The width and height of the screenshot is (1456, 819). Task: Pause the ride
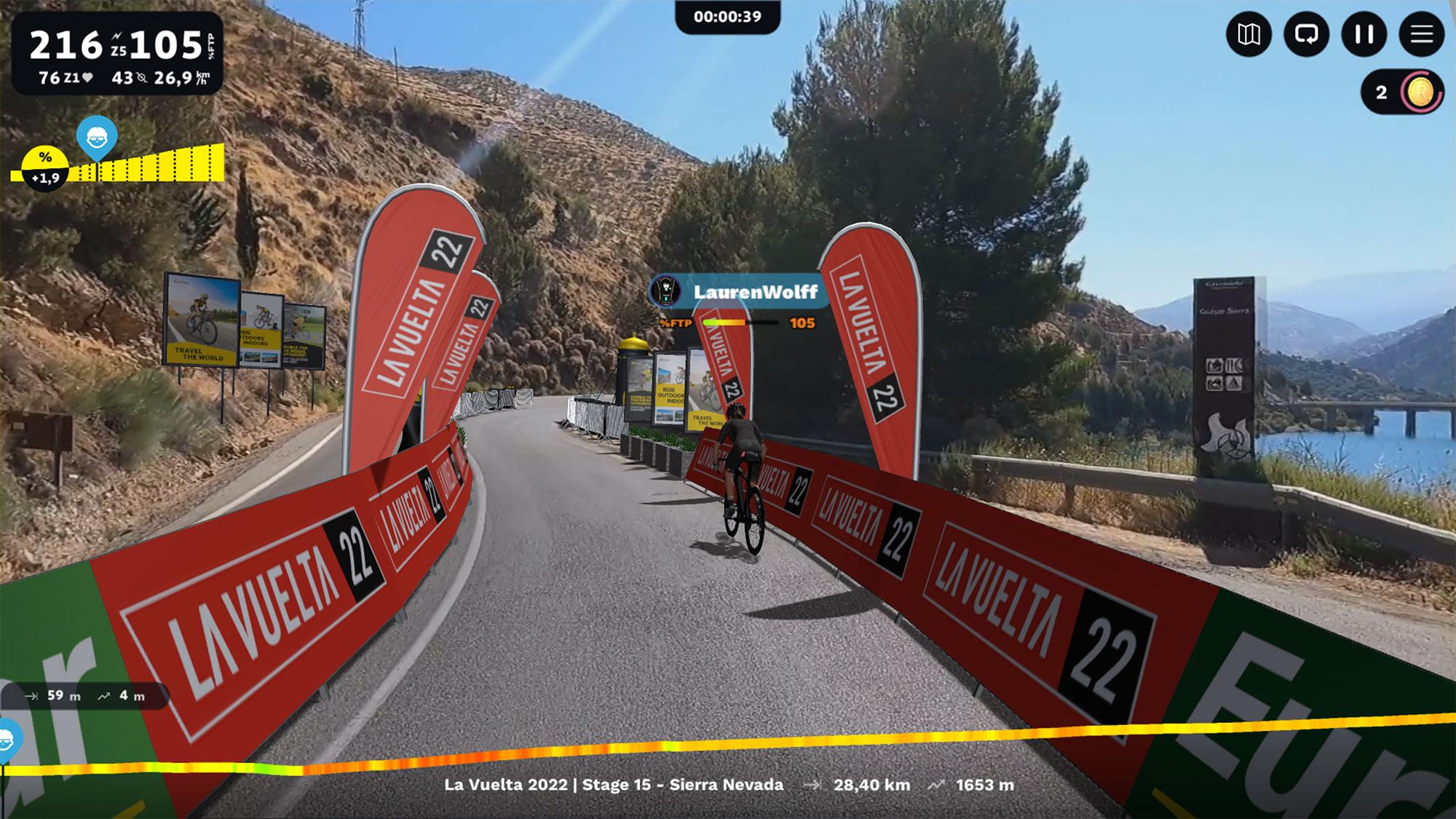[1364, 34]
